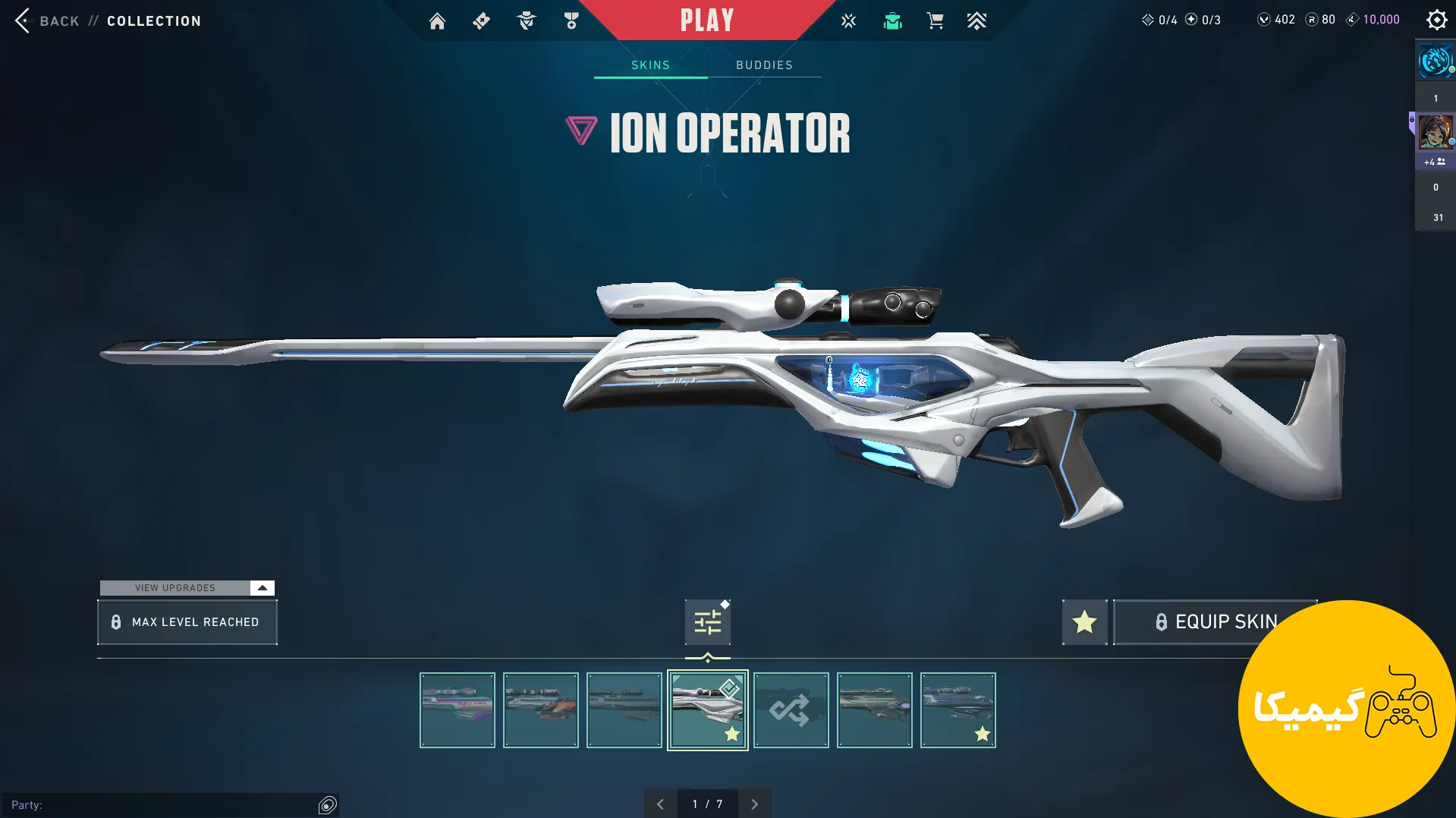Image resolution: width=1456 pixels, height=818 pixels.
Task: Open the party chat icon
Action: (x=327, y=805)
